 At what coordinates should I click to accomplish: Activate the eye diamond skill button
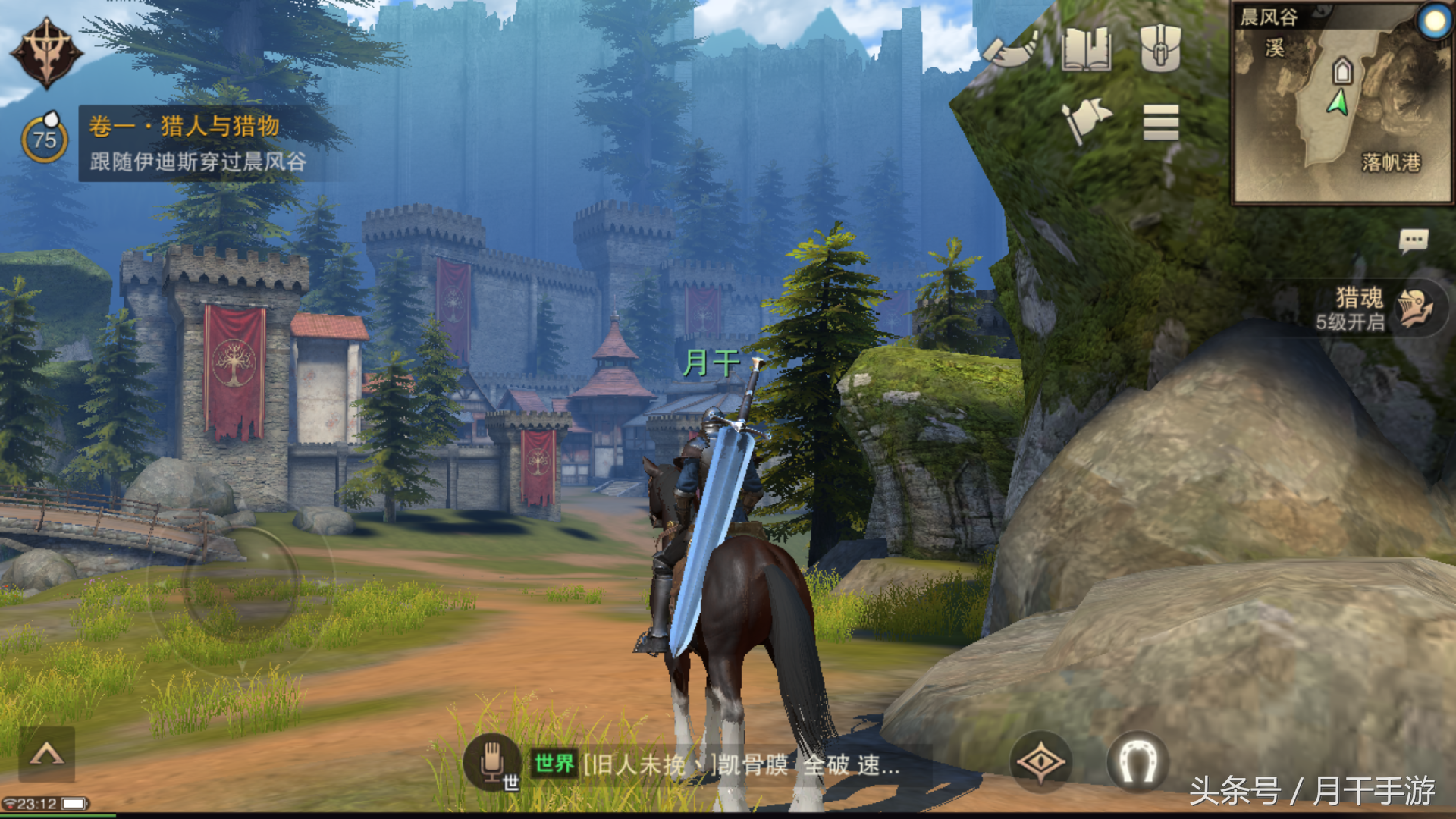pyautogui.click(x=1041, y=761)
